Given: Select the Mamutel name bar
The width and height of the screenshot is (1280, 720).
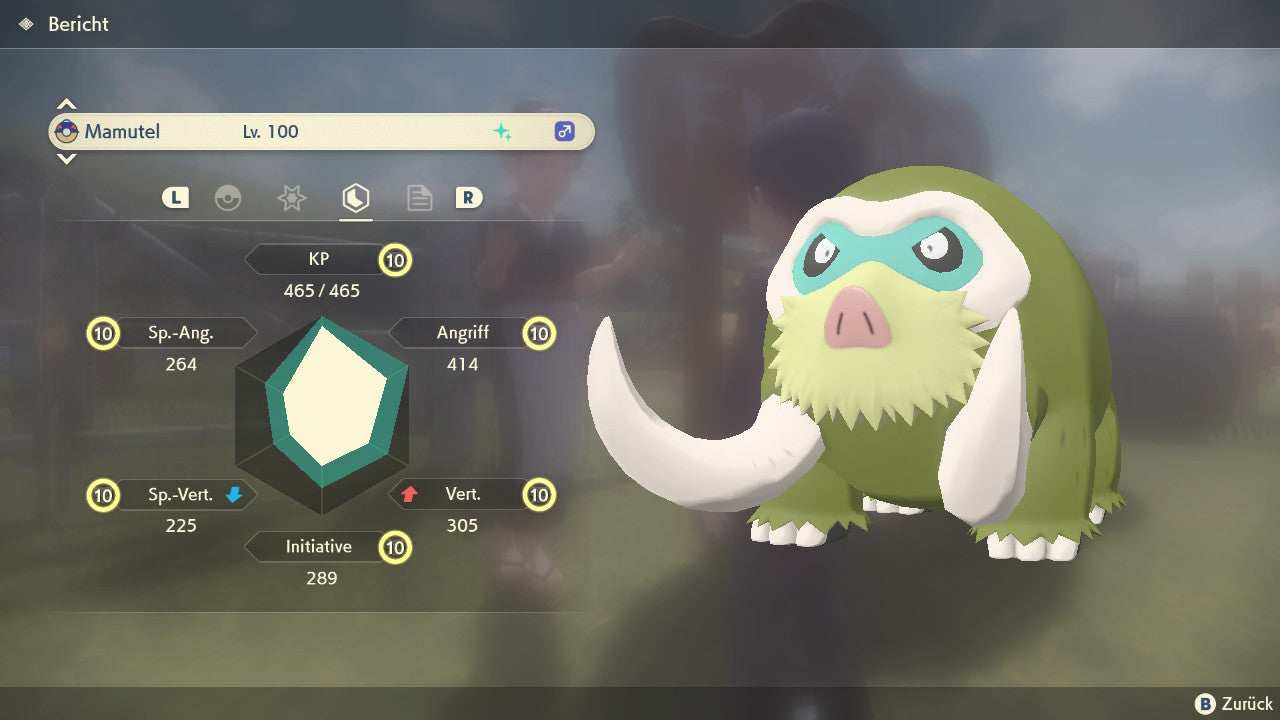Looking at the screenshot, I should click(321, 132).
